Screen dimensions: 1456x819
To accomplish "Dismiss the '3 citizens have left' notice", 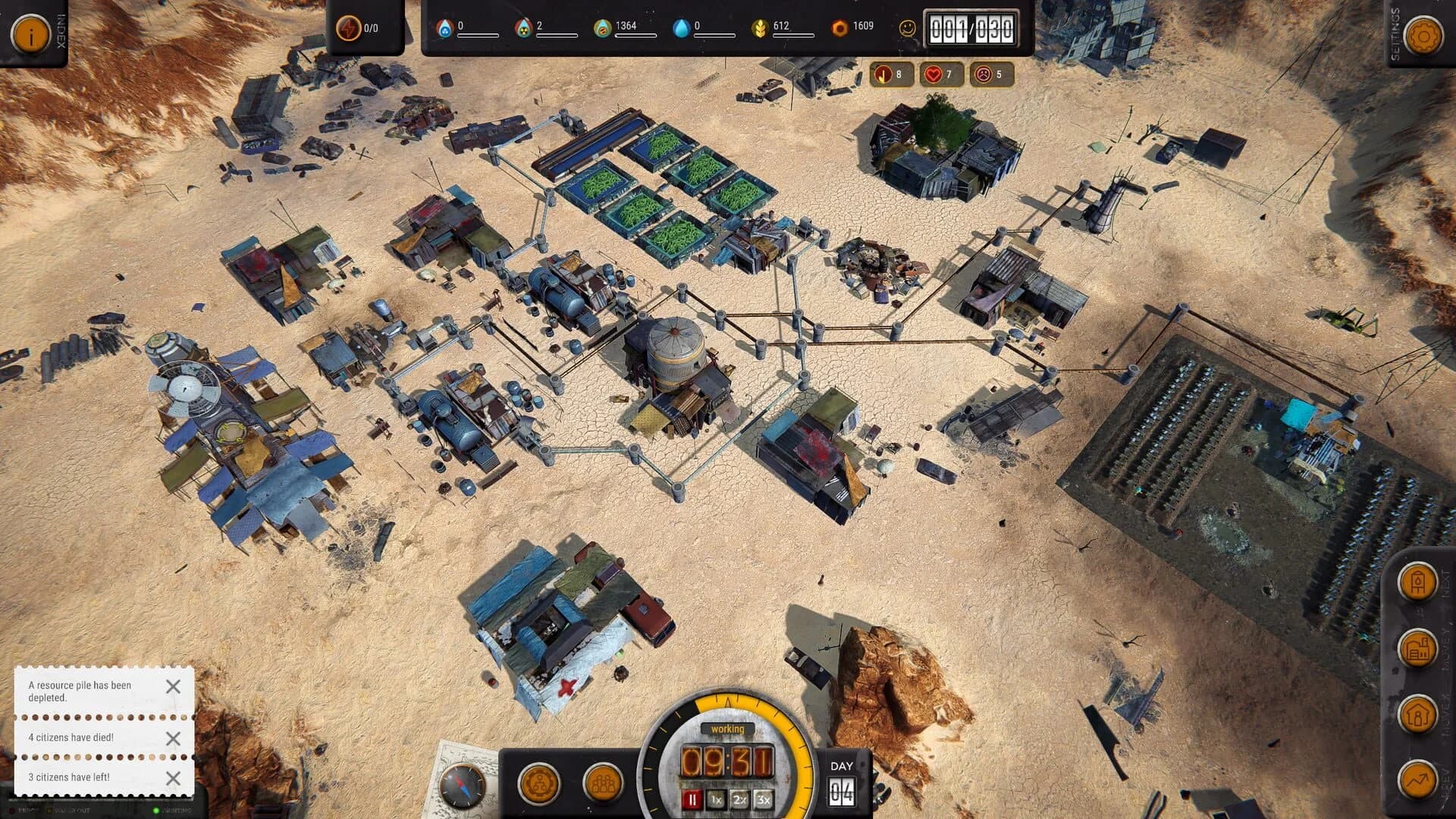I will (x=173, y=778).
